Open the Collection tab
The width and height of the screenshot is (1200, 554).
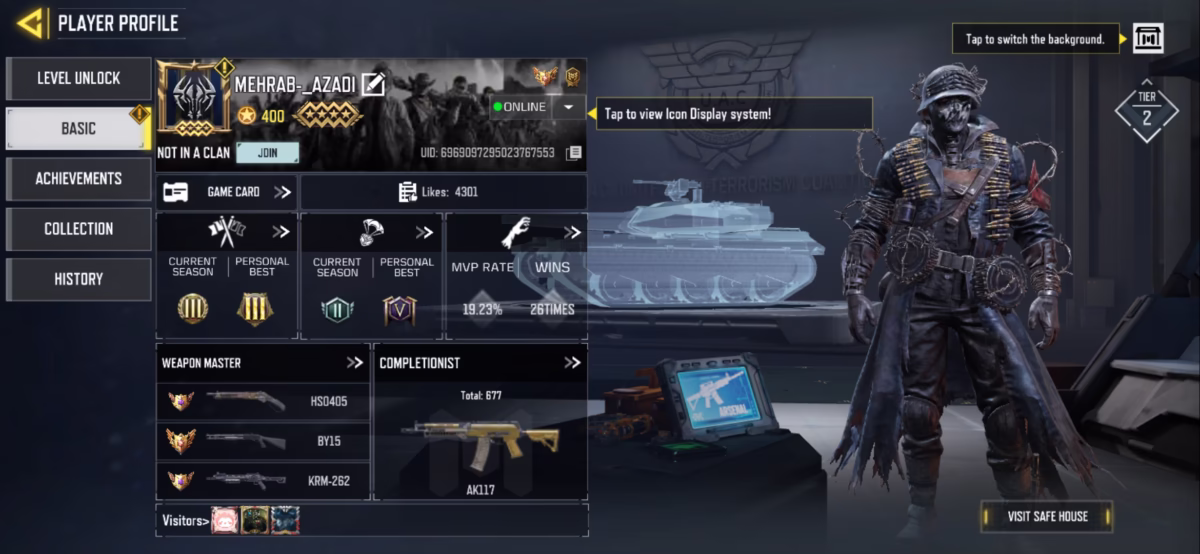(78, 229)
